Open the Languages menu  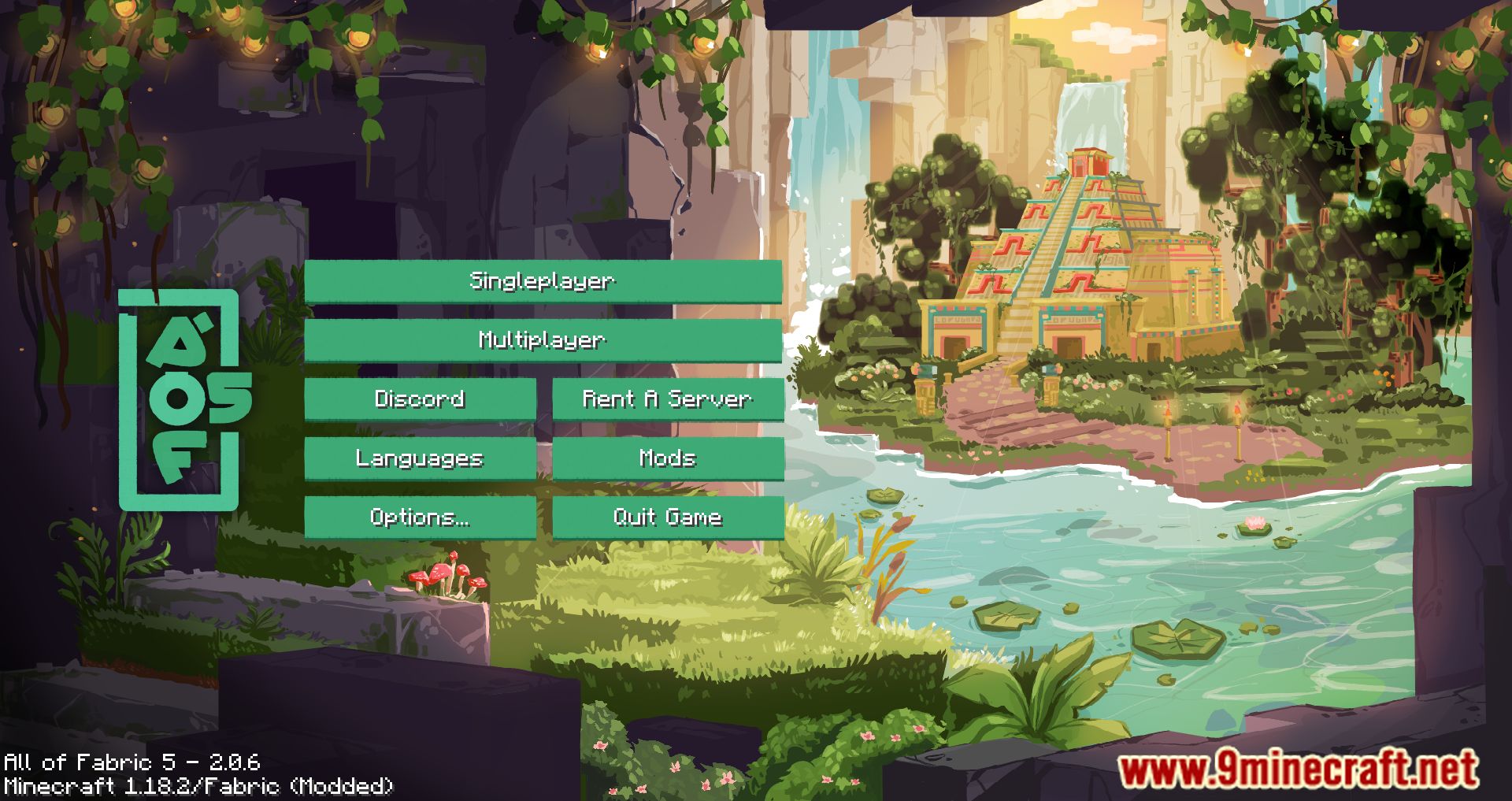pyautogui.click(x=420, y=458)
